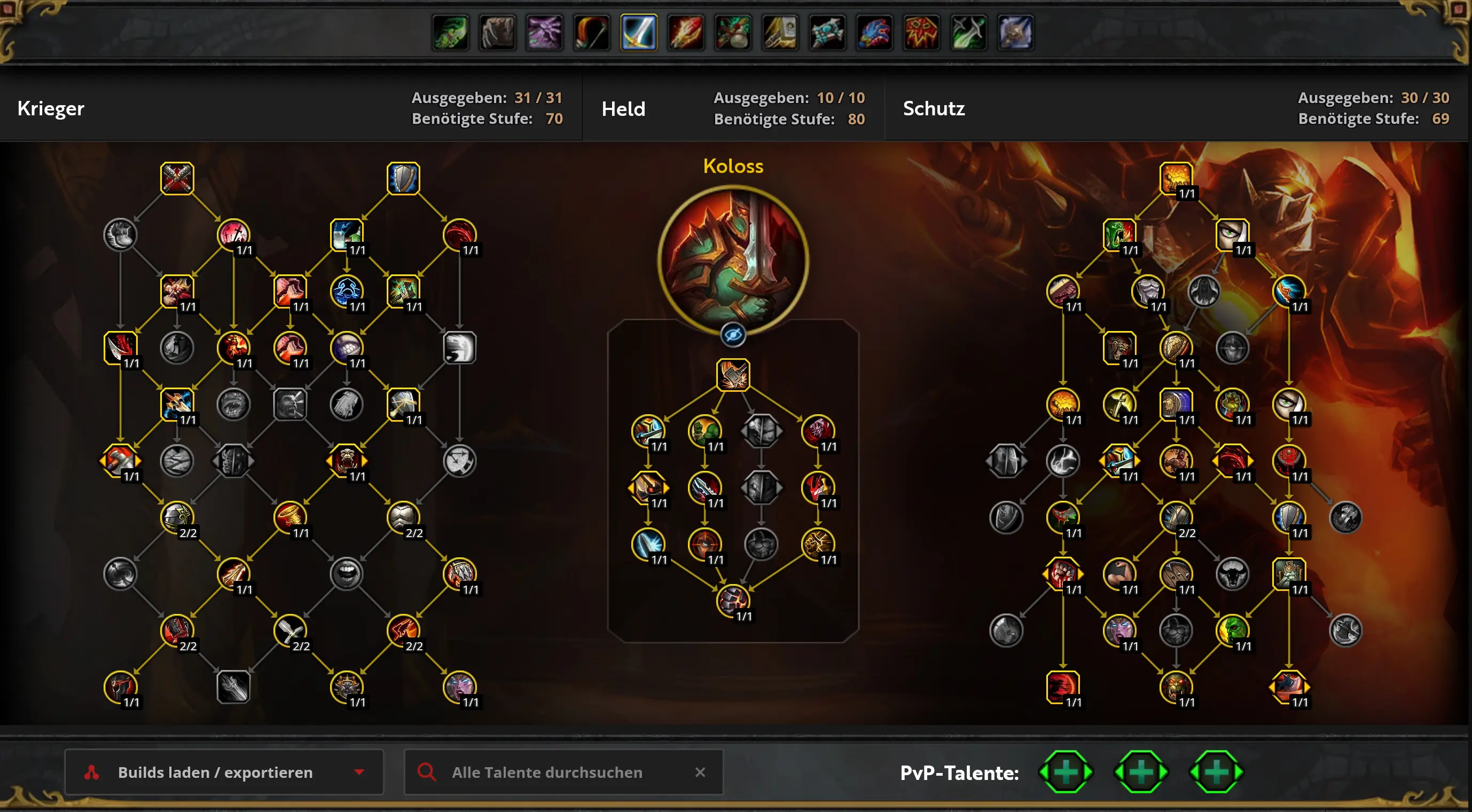Select the blue shield talent atop Krieger tree

[403, 178]
